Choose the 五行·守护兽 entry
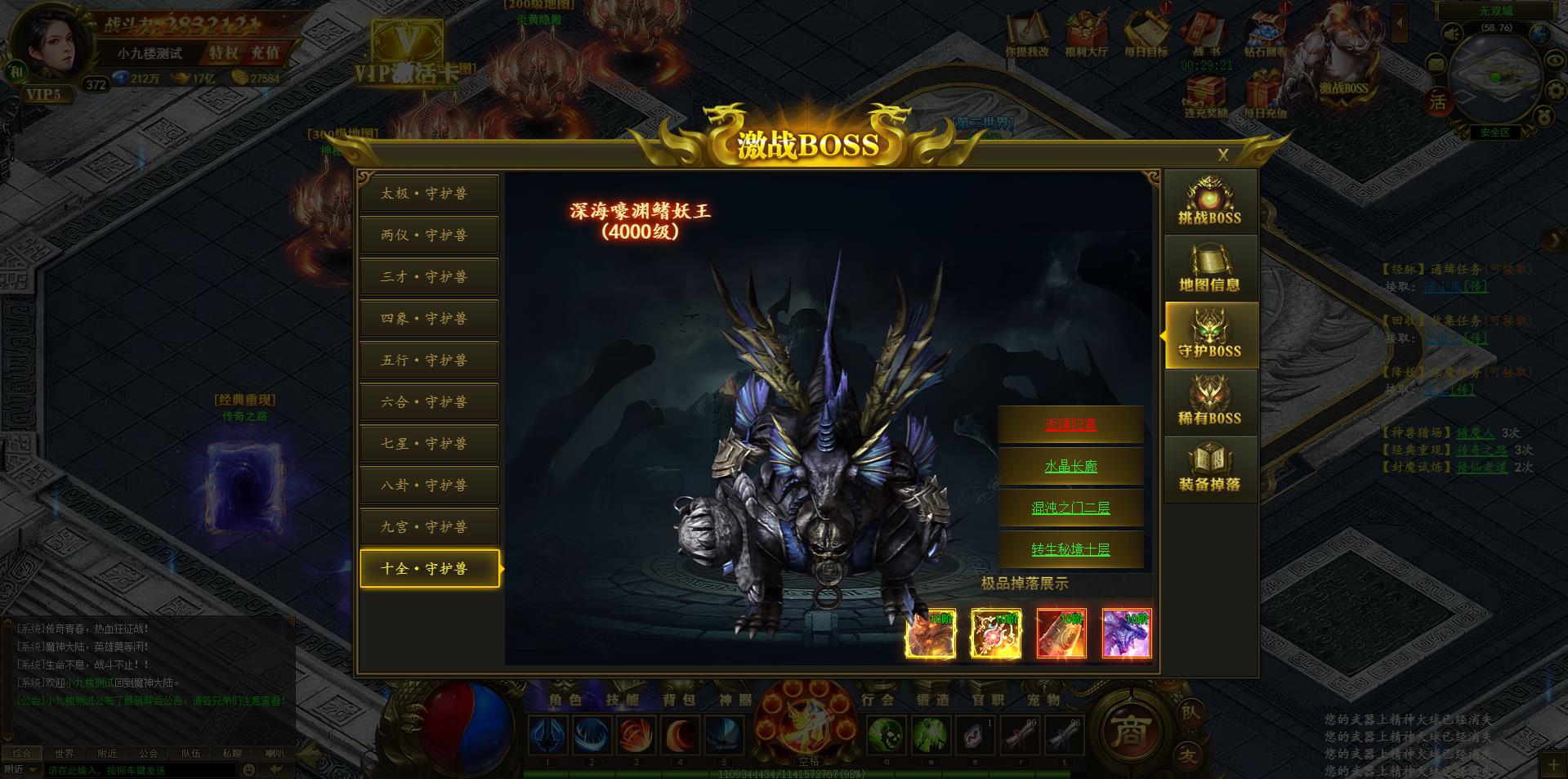The width and height of the screenshot is (1568, 779). pos(428,360)
